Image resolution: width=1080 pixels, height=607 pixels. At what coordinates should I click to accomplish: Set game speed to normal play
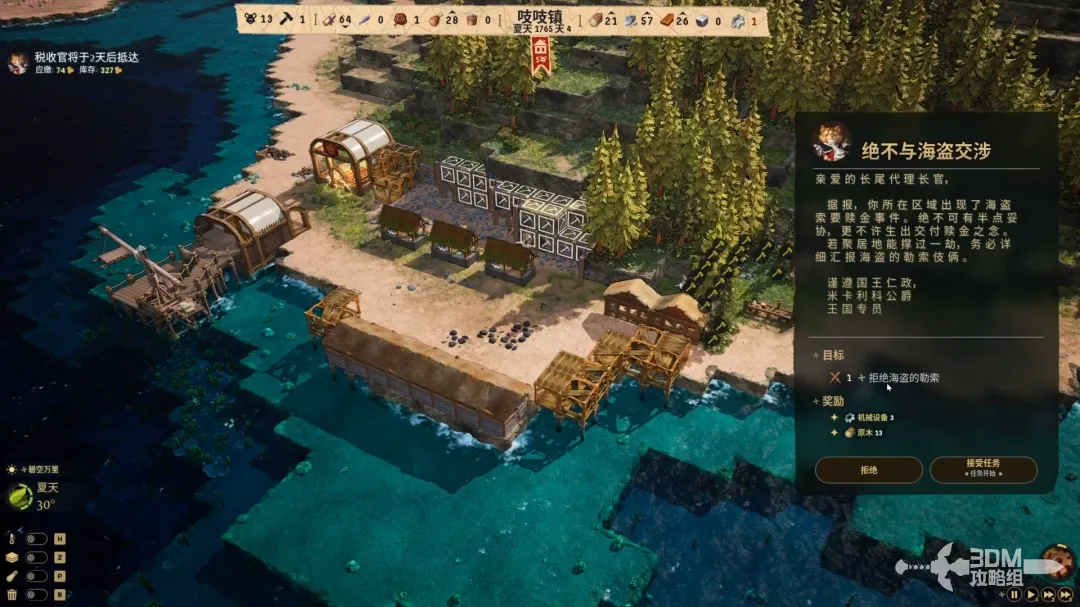(x=1030, y=594)
